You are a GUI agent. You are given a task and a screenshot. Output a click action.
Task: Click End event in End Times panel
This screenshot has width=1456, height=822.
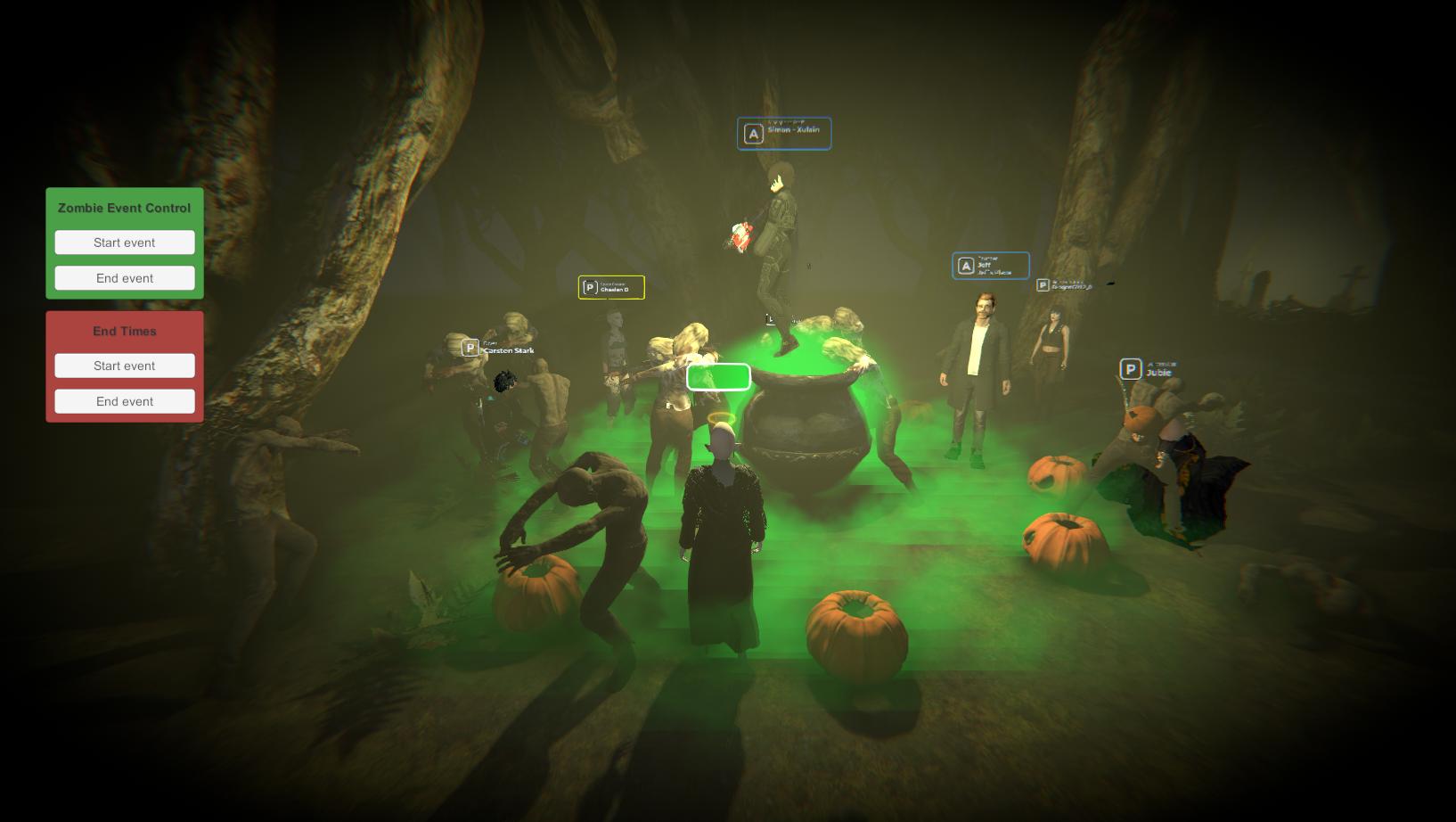tap(125, 401)
